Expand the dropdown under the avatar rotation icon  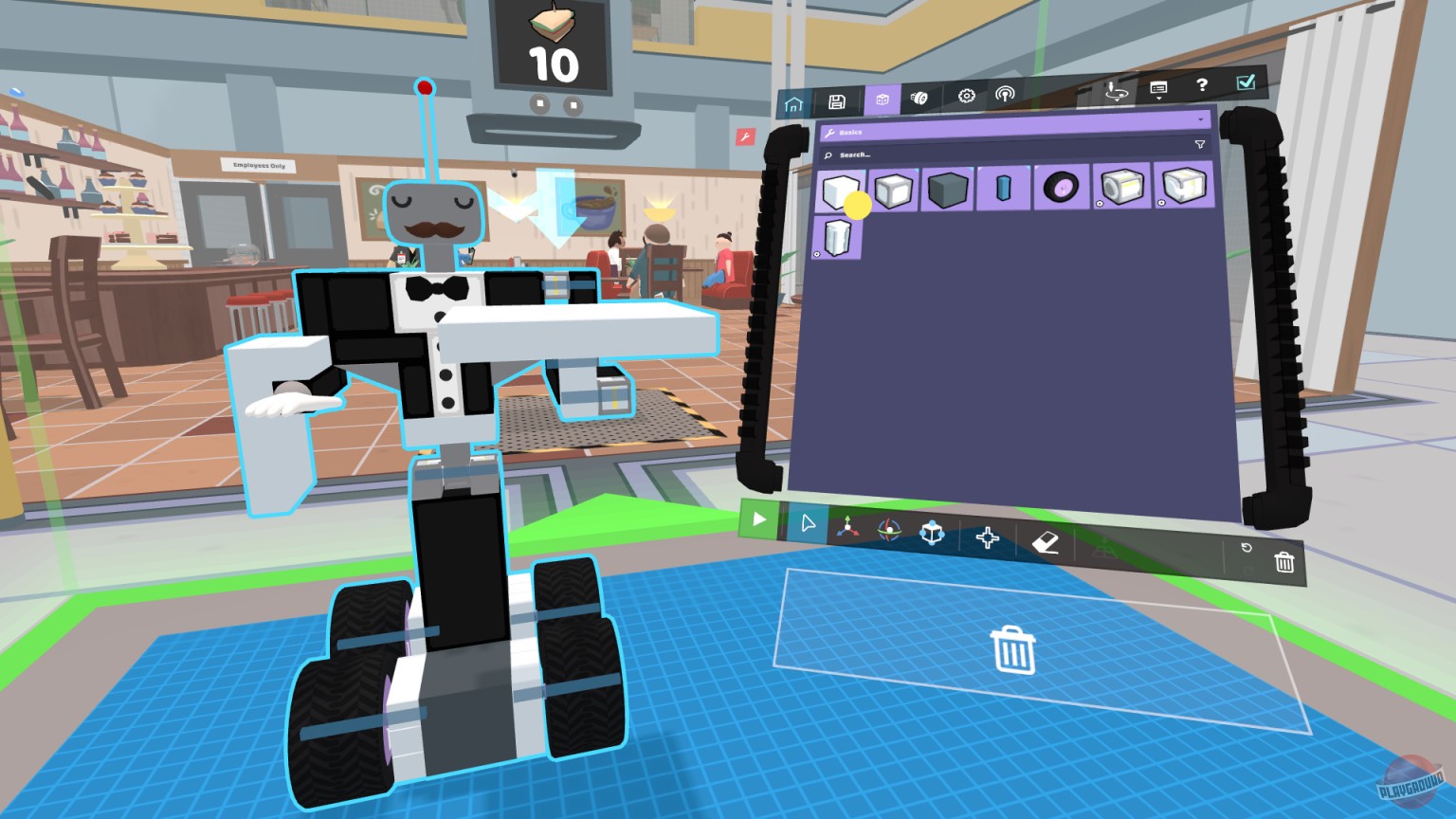pos(1118,100)
